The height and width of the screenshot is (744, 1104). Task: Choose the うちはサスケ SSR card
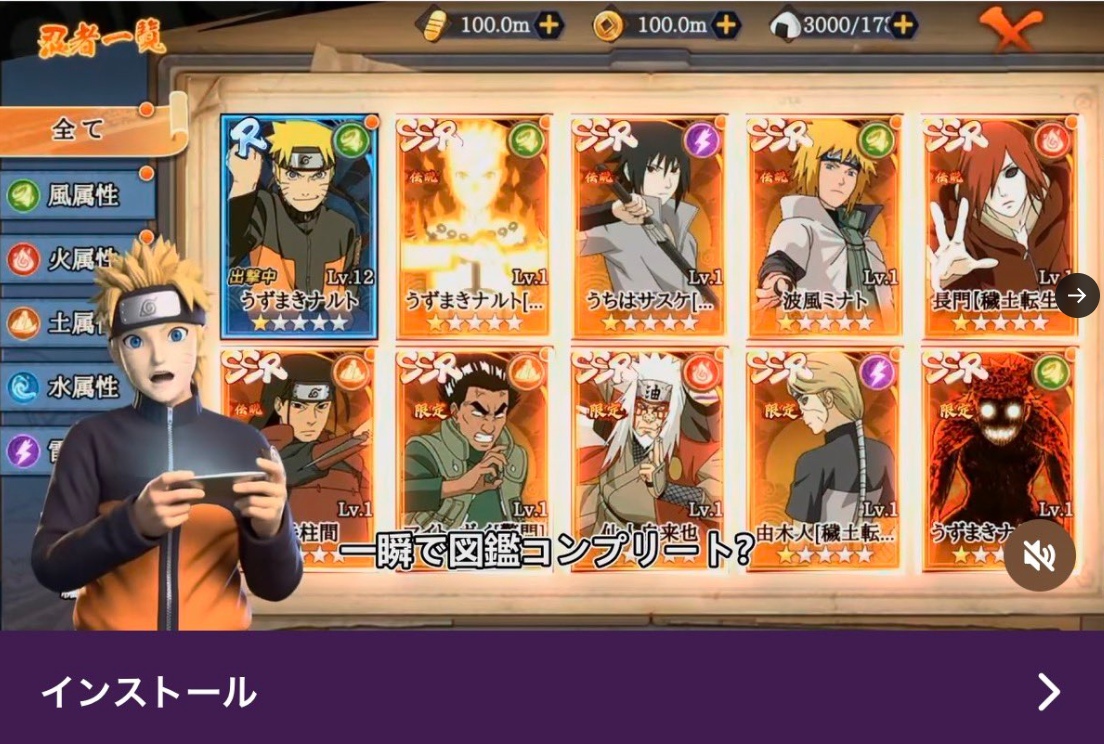pyautogui.click(x=649, y=226)
